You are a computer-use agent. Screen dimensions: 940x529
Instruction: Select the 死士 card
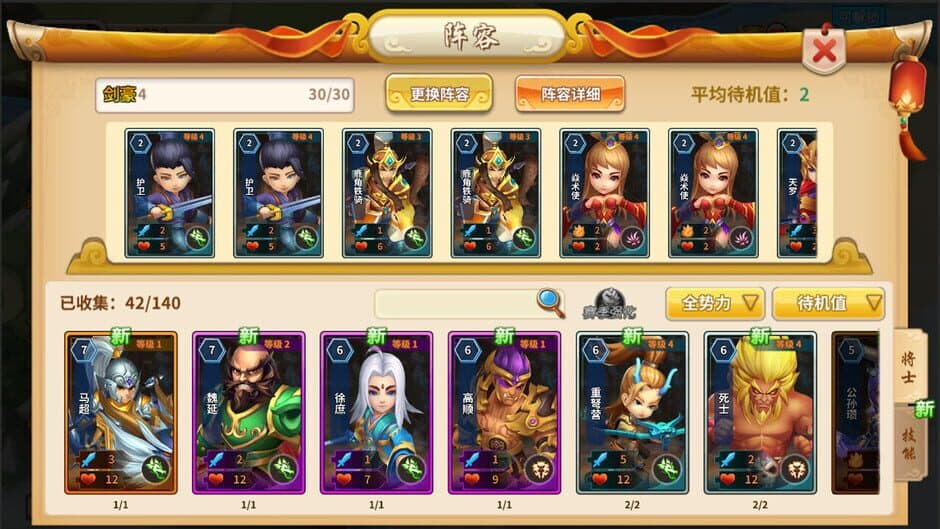click(760, 412)
